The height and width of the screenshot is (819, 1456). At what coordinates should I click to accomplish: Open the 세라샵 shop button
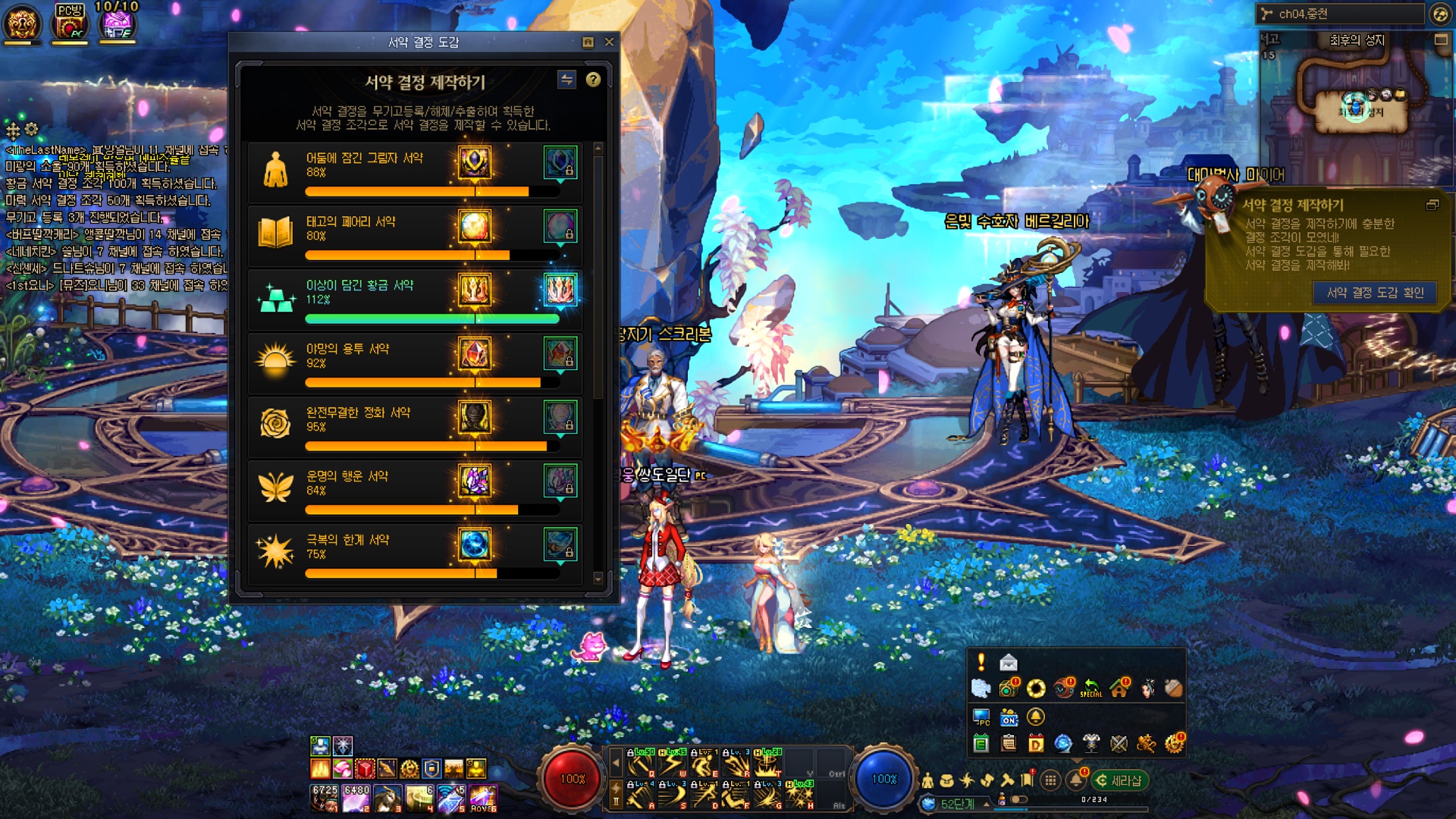point(1119,780)
